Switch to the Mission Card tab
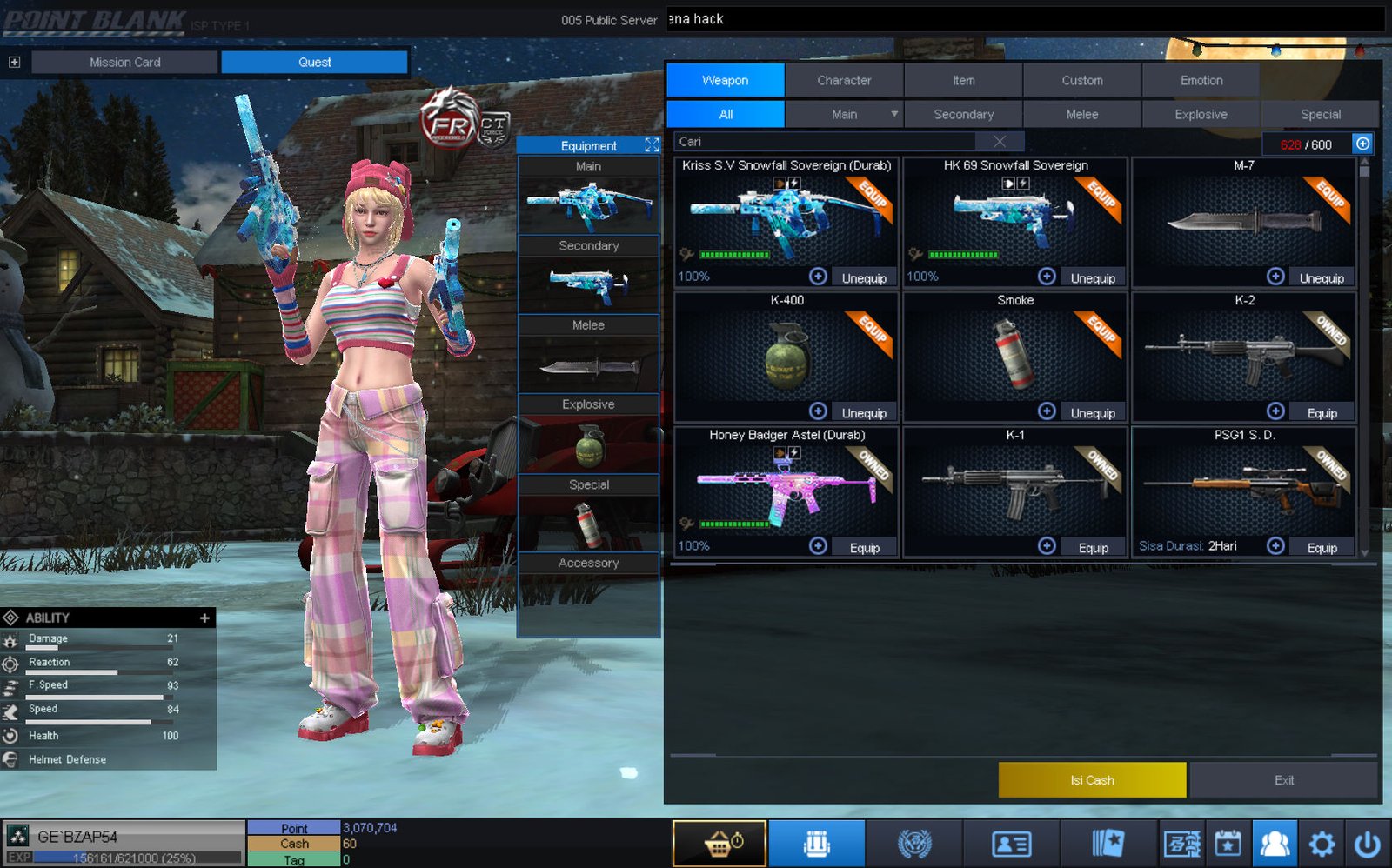The image size is (1392, 868). (124, 63)
